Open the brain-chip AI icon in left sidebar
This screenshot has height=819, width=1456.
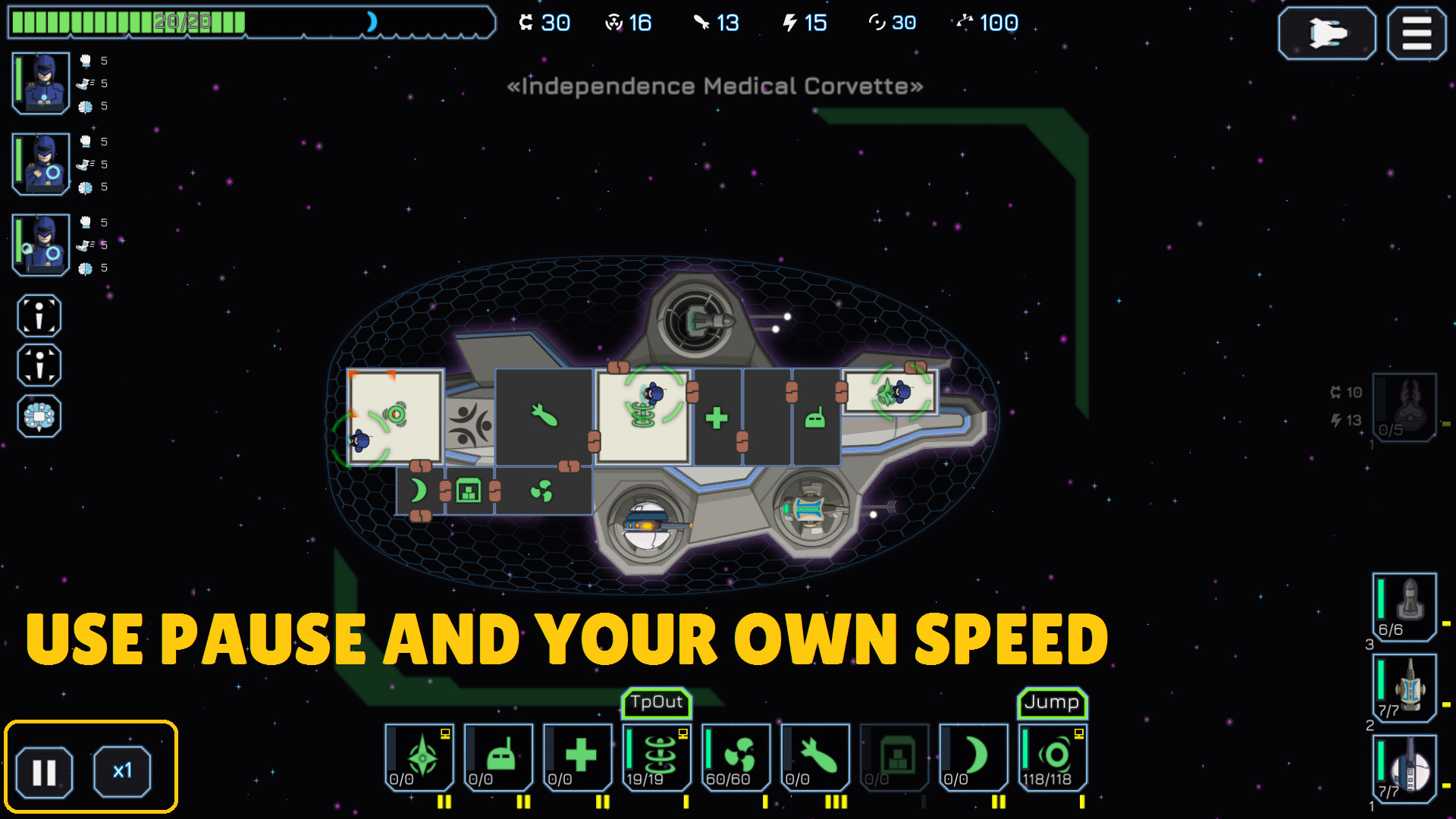pos(39,416)
